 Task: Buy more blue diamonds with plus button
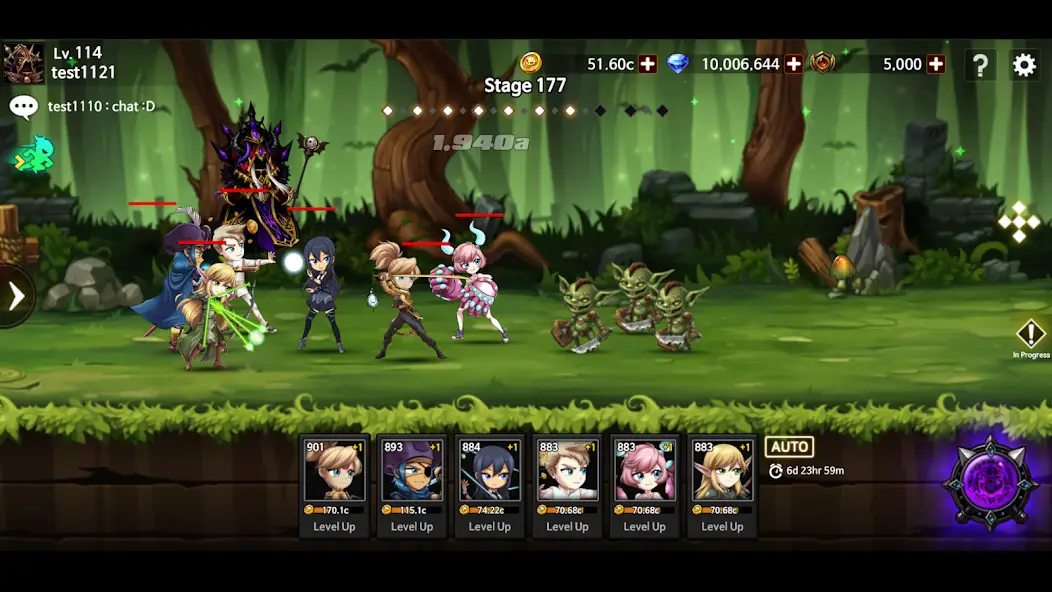tap(794, 64)
